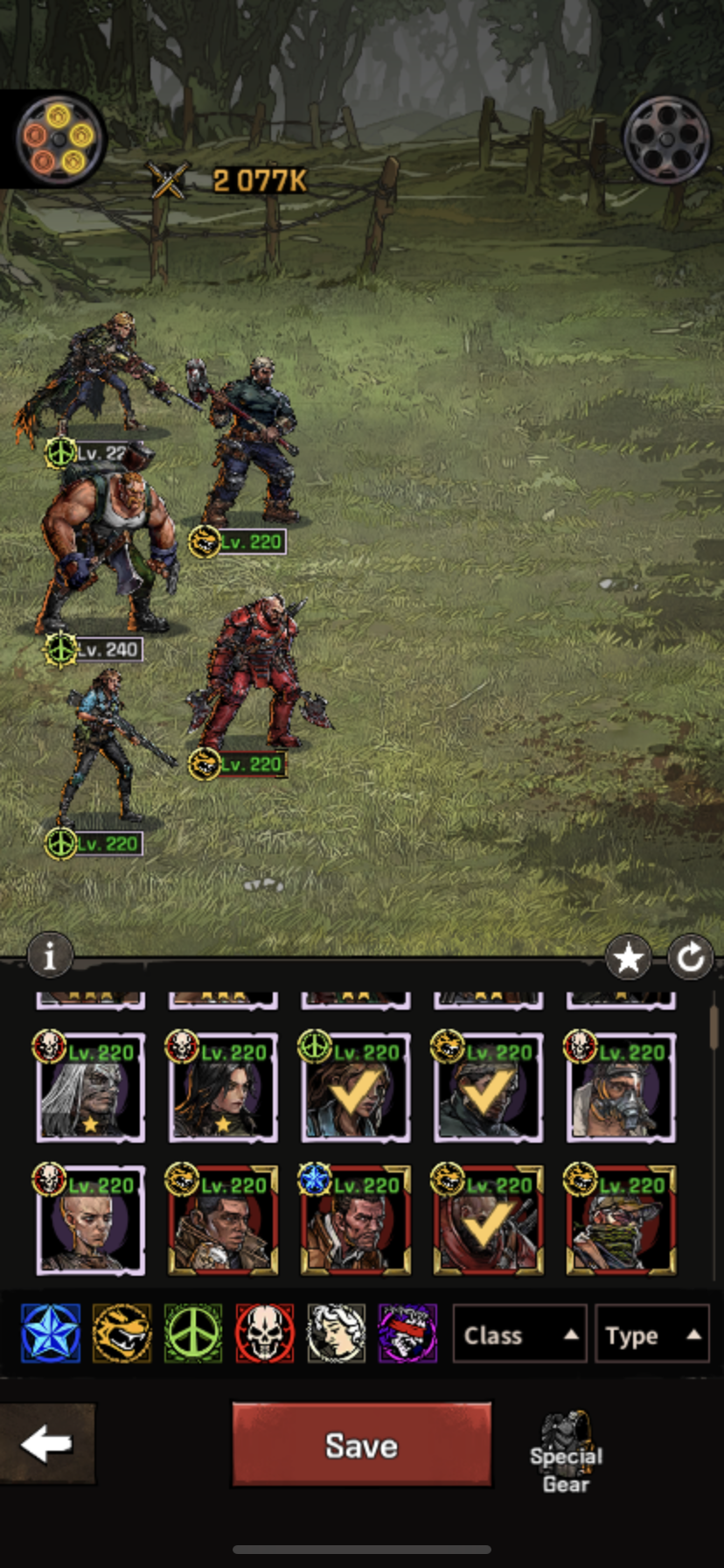This screenshot has height=1568, width=724.
Task: Filter heroes by red skull faction
Action: tap(264, 1333)
